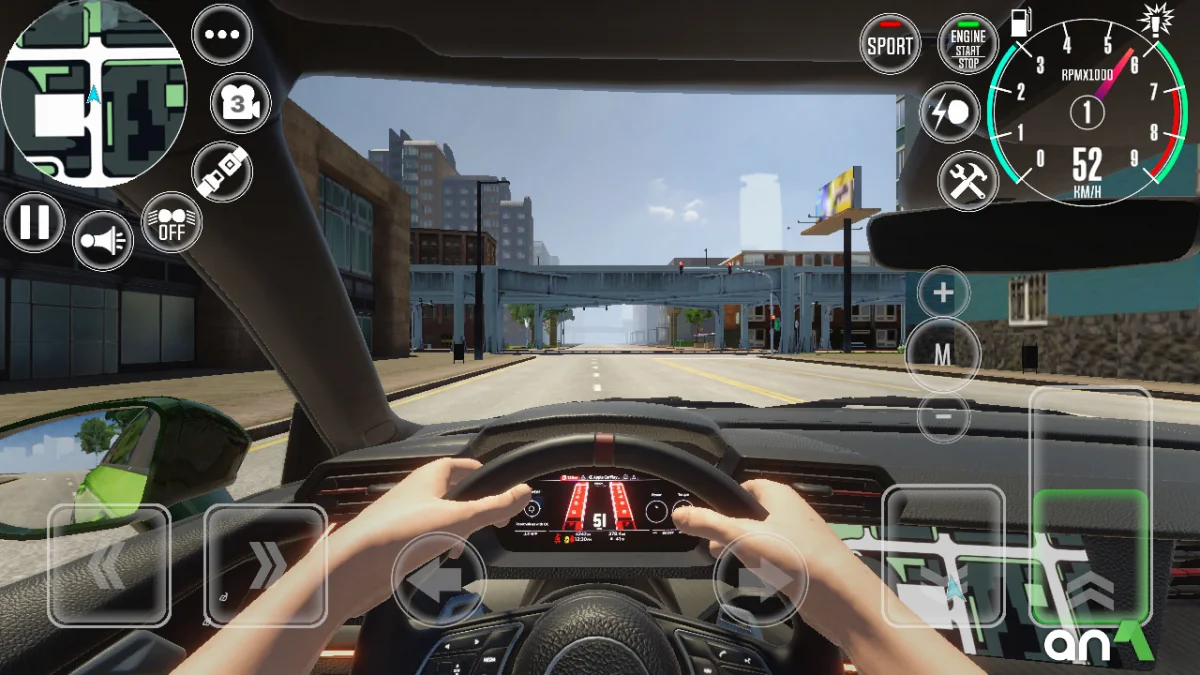Hit the green accelerator pedal

(1090, 556)
